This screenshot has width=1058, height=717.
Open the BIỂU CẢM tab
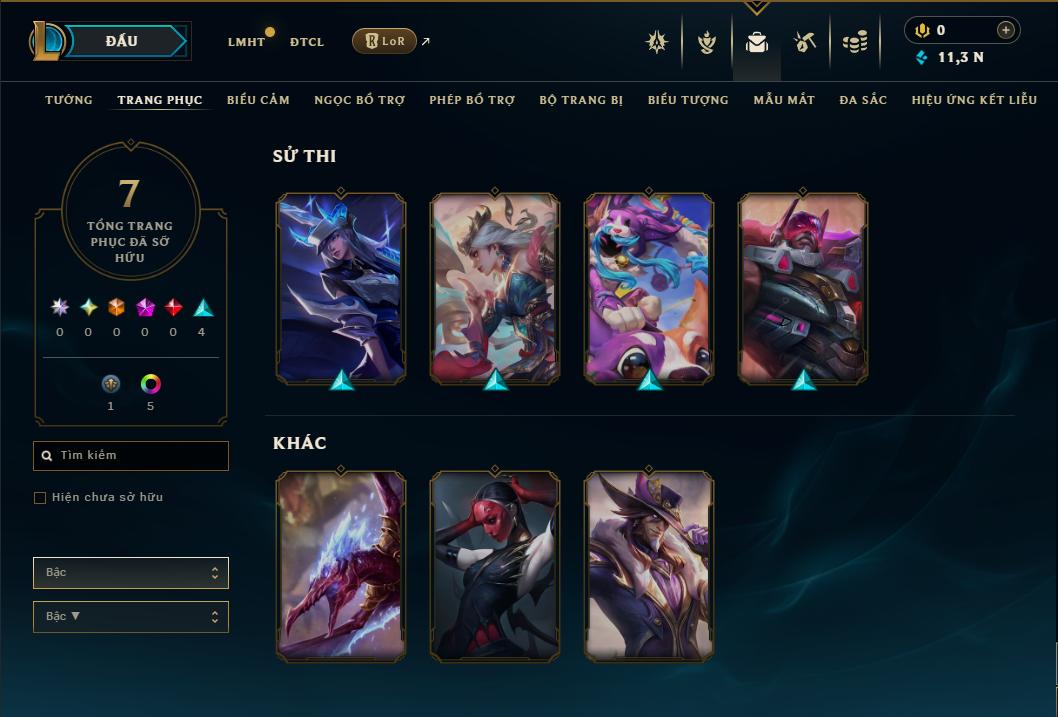tap(258, 100)
